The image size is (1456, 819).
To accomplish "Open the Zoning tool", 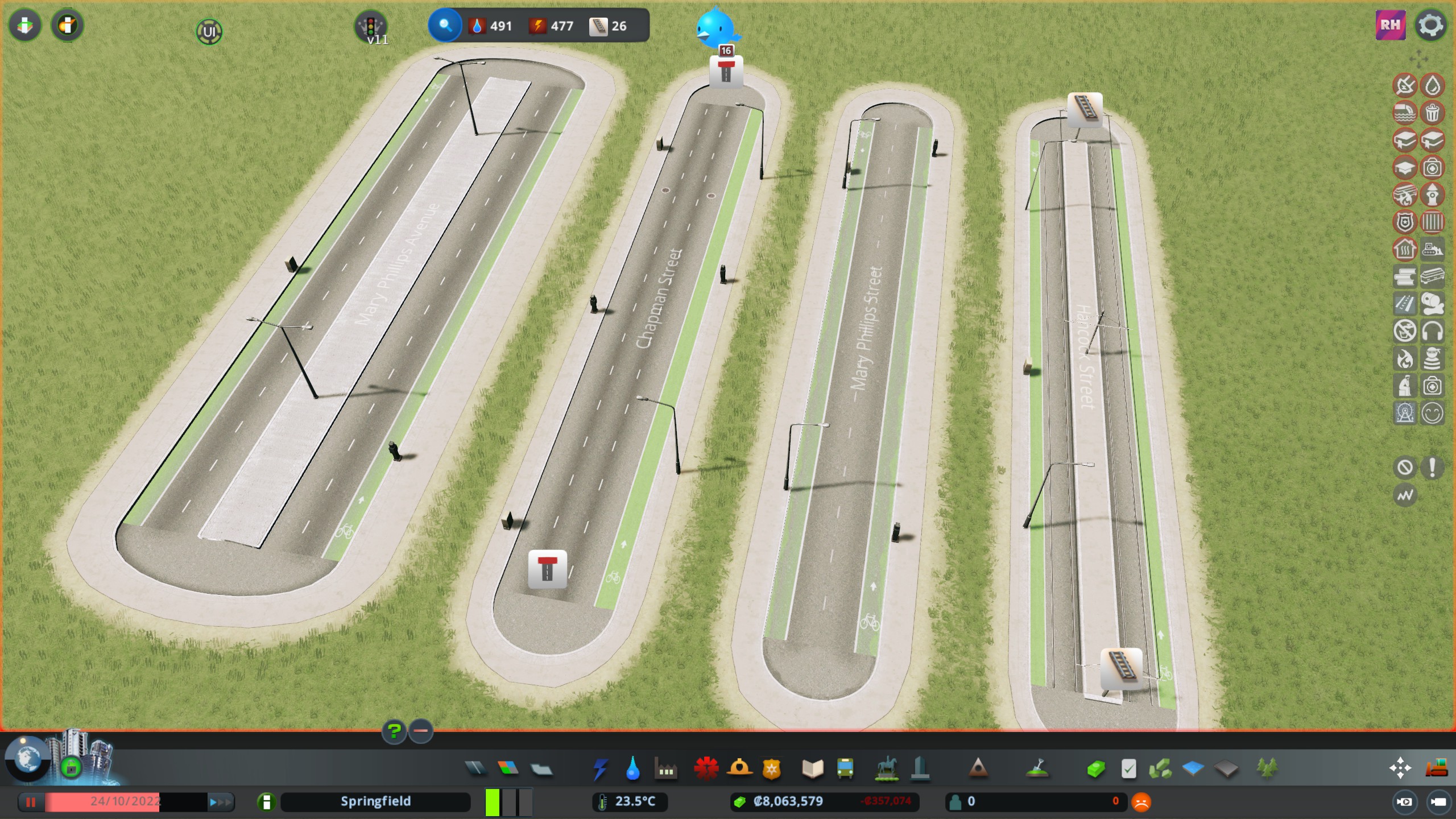I will [x=508, y=769].
